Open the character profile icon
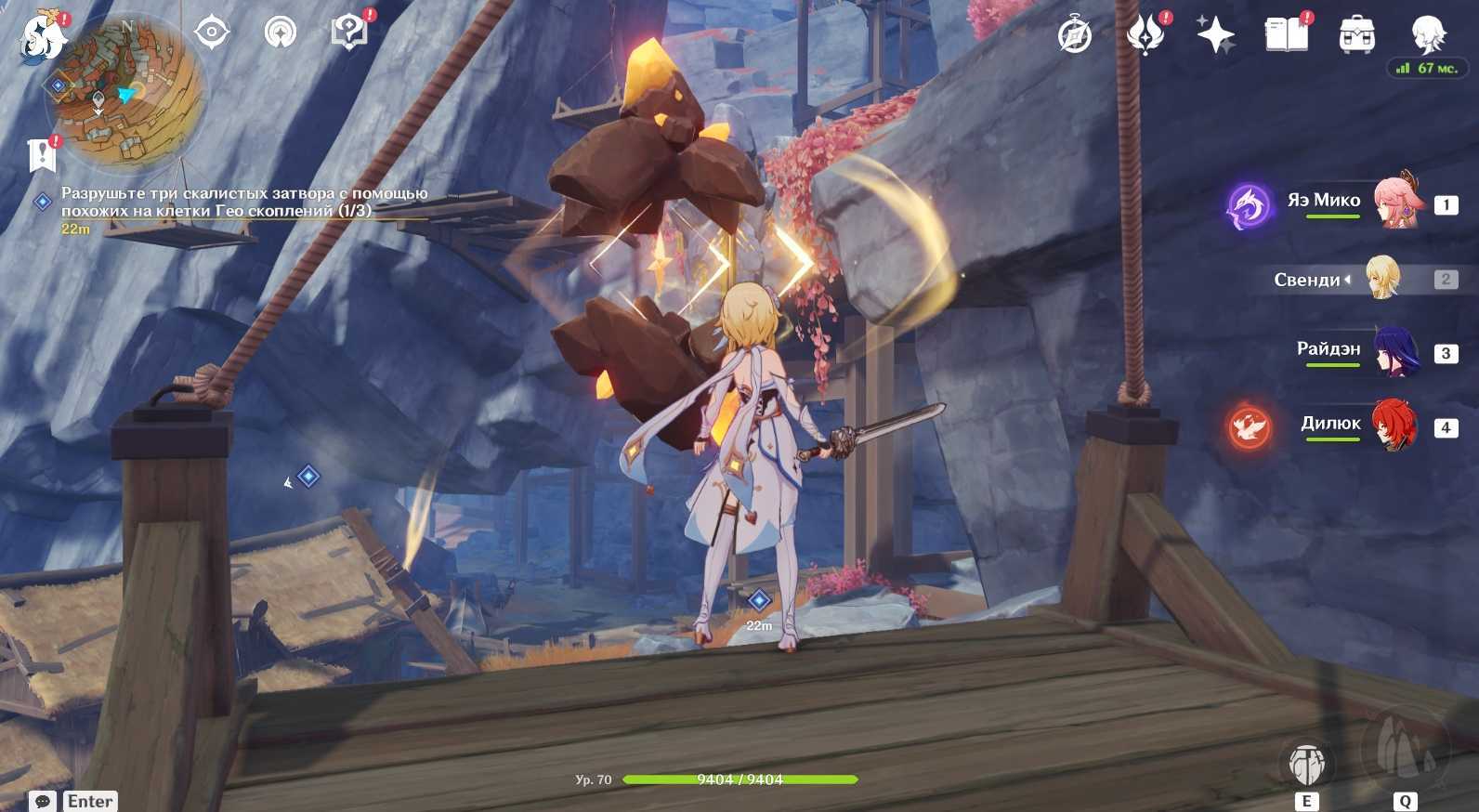This screenshot has height=812, width=1479. [x=1427, y=35]
